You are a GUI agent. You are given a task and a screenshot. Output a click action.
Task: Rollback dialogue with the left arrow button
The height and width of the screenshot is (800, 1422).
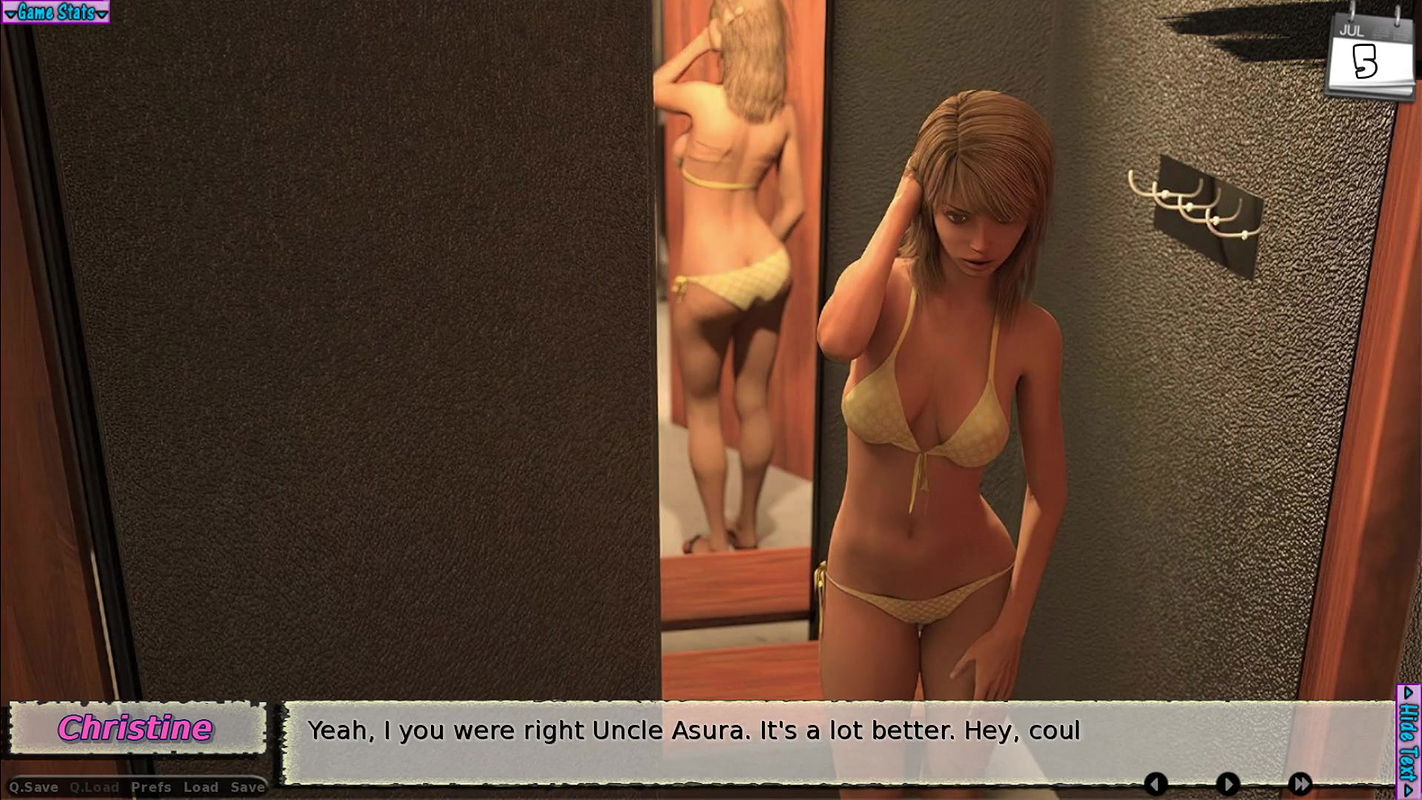(x=1157, y=785)
